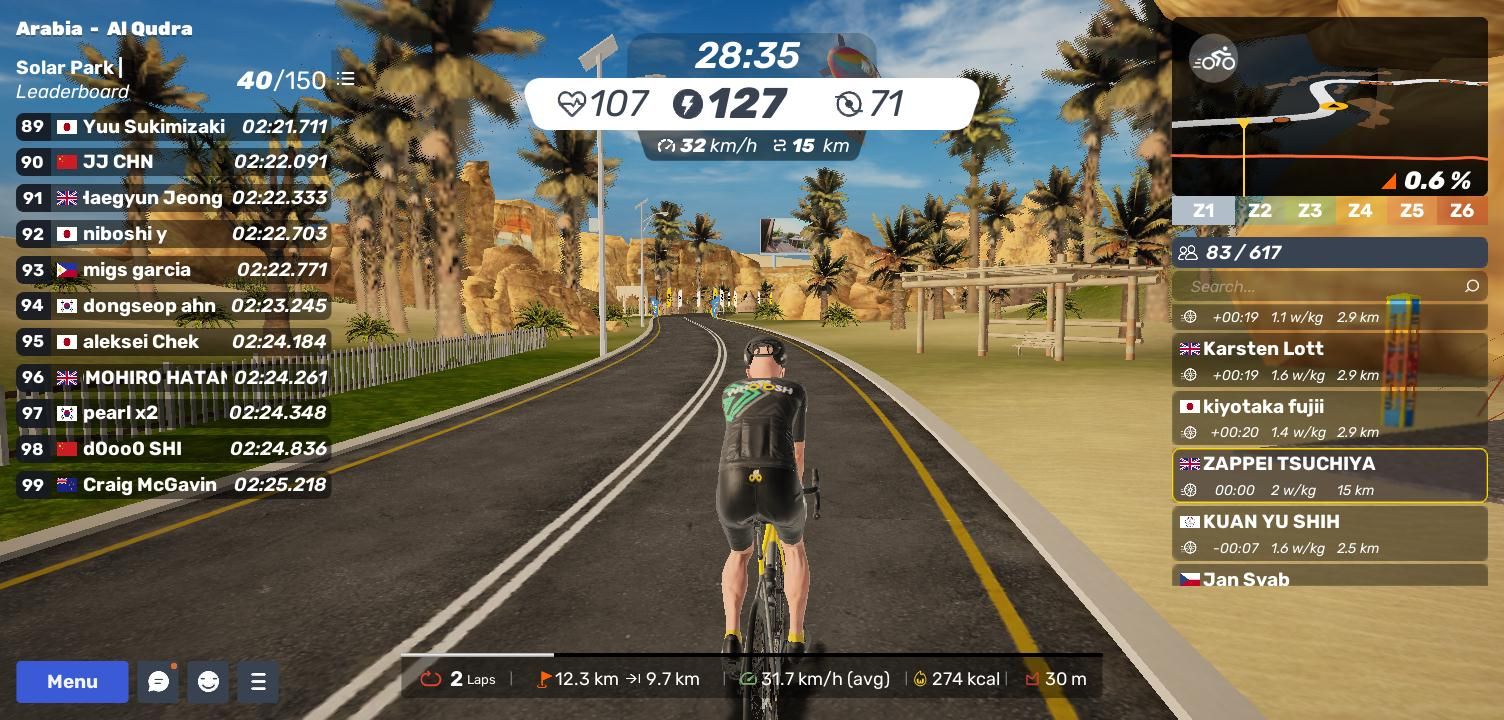Screen dimensions: 1504x720
Task: Open the blue Menu button
Action: [x=72, y=682]
